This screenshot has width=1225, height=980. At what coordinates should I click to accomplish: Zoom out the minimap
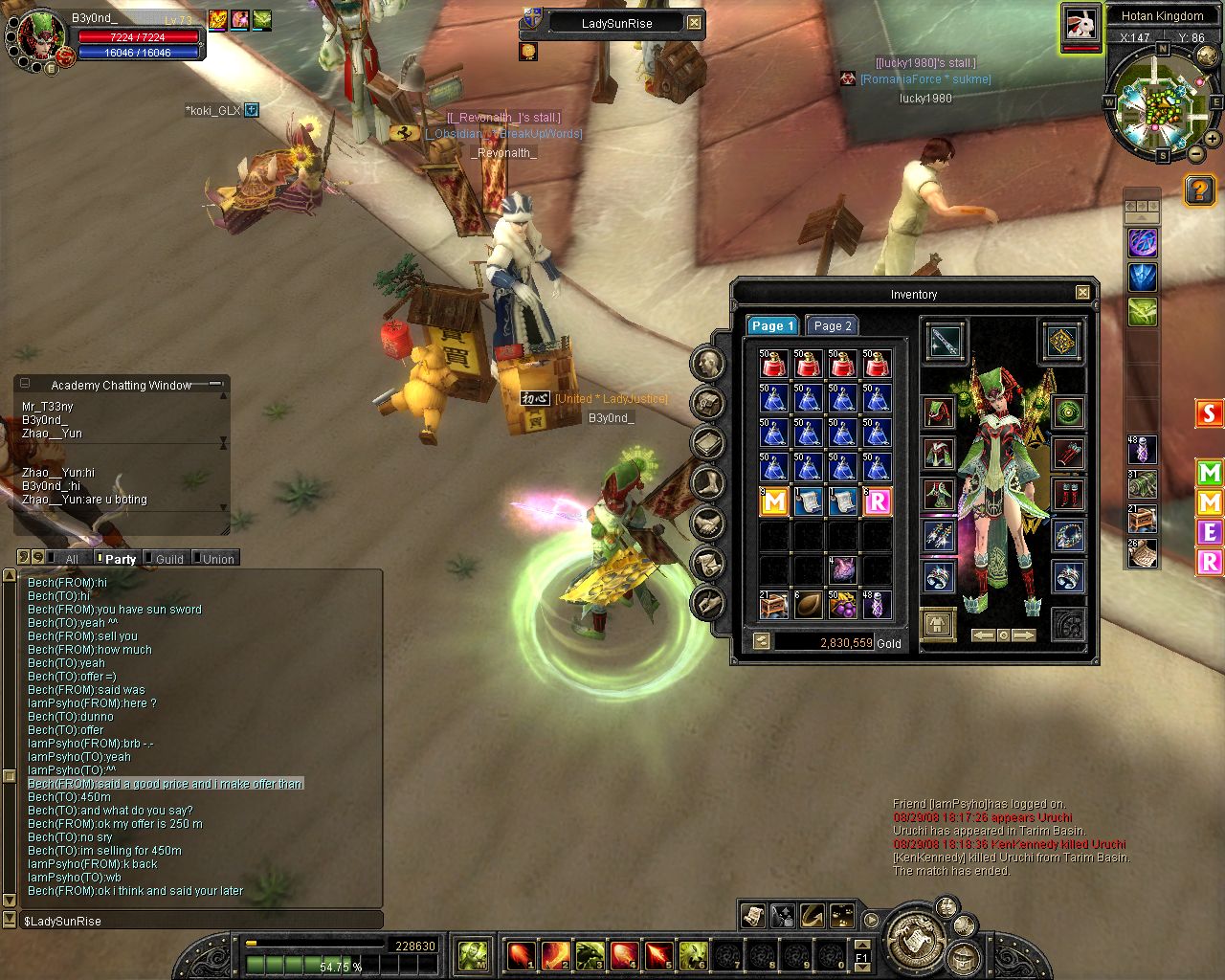pos(1196,153)
